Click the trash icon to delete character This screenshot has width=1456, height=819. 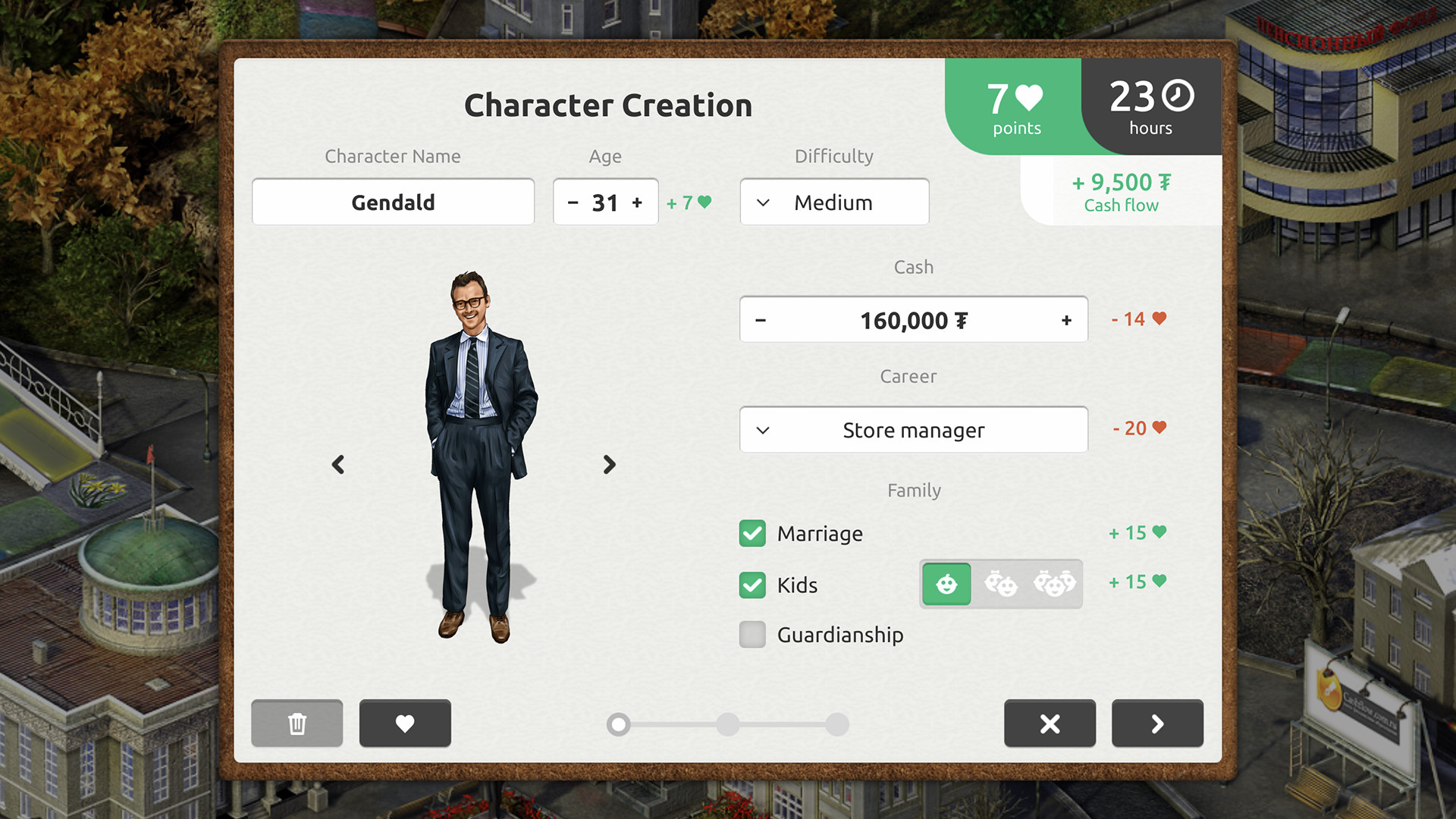(x=297, y=723)
